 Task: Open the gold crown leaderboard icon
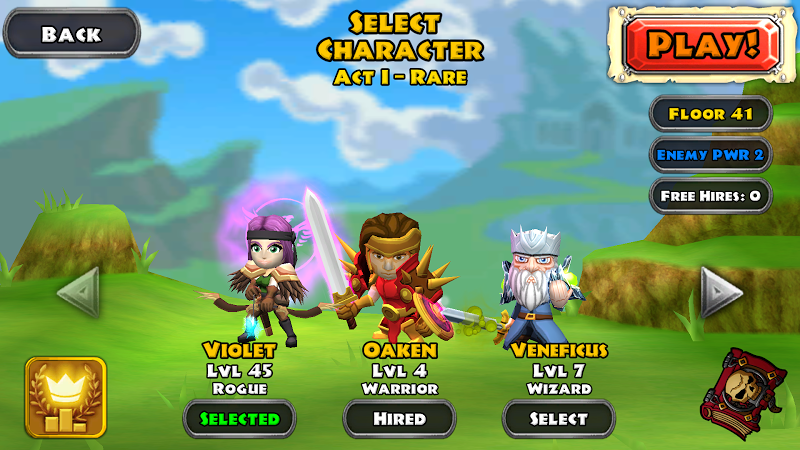(66, 397)
